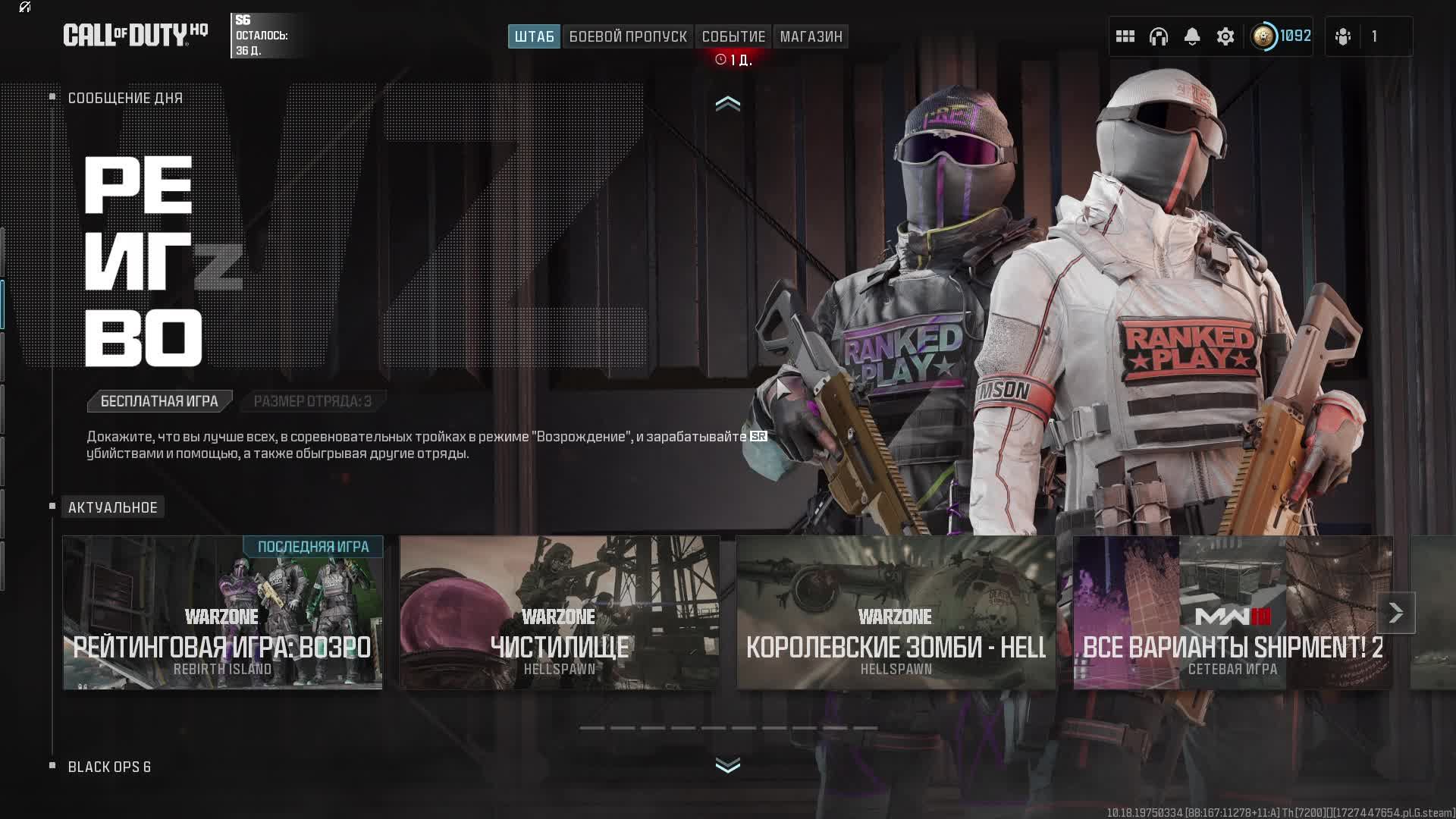Select the ЧИСТИЛИЩЕ Hellspawn card
Viewport: 1456px width, 819px height.
561,613
